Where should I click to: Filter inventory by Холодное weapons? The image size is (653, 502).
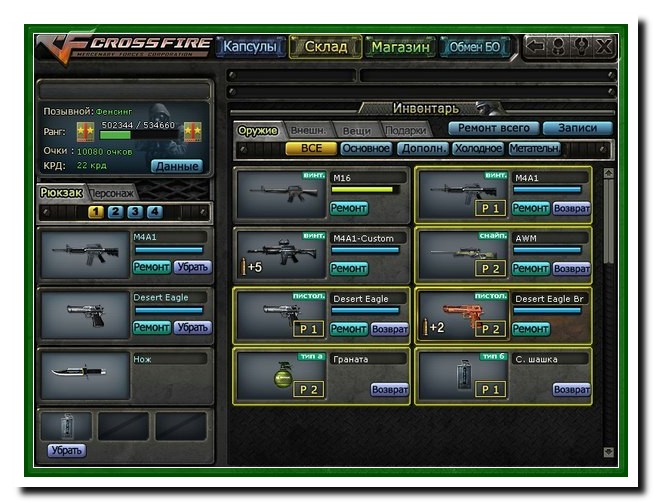[x=478, y=148]
